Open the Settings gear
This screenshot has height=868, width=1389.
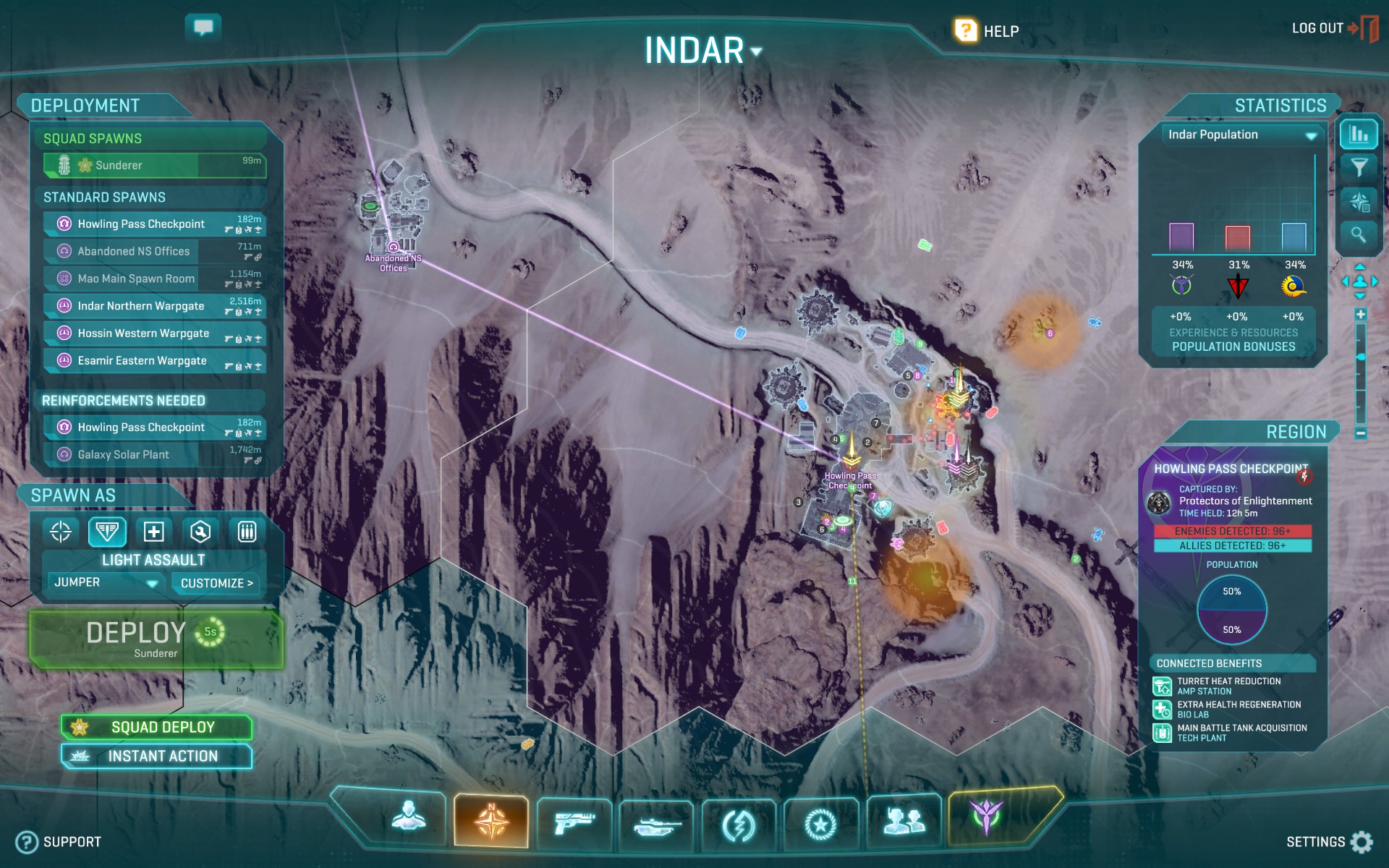(1361, 842)
